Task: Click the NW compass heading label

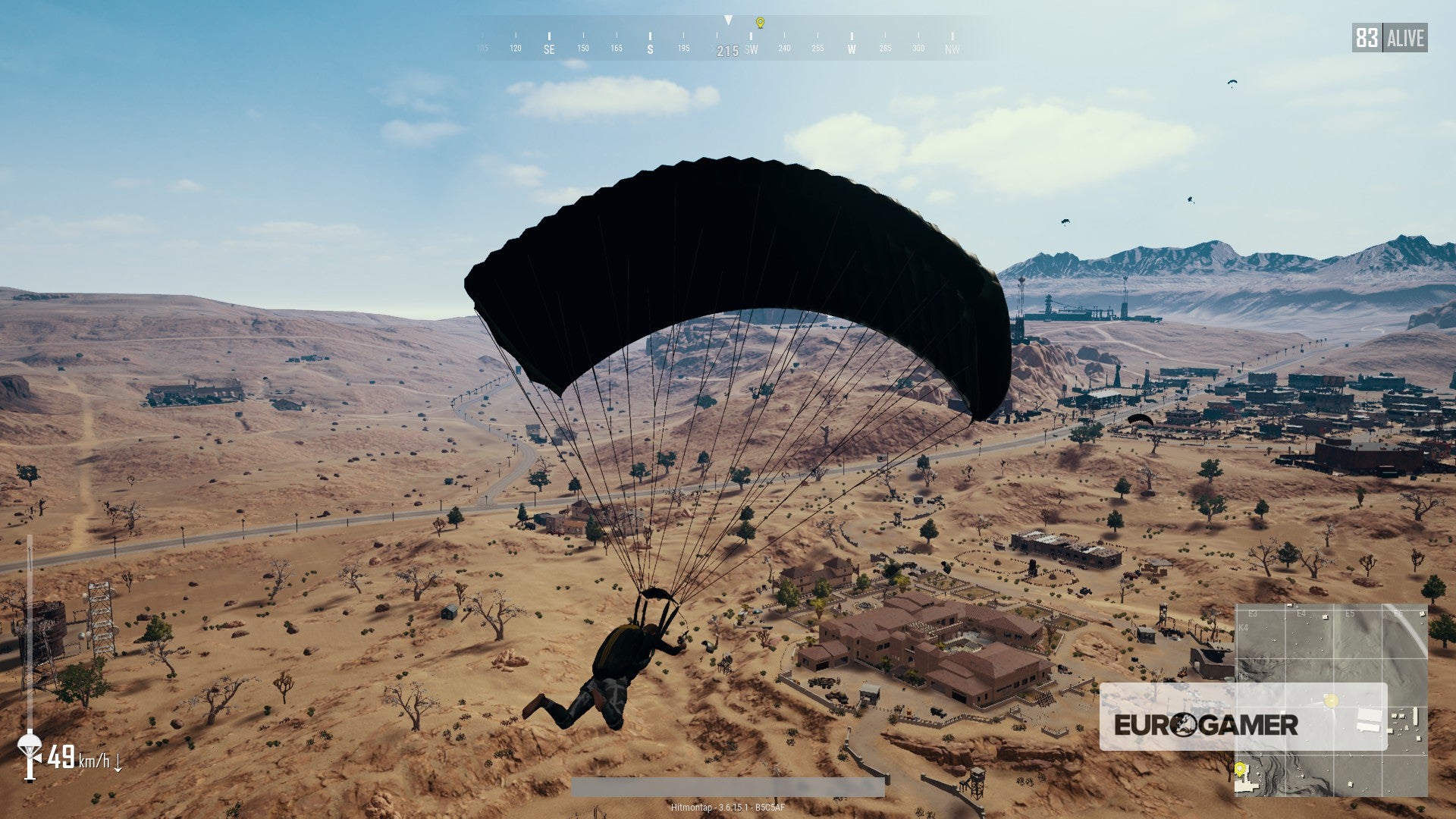Action: coord(952,51)
